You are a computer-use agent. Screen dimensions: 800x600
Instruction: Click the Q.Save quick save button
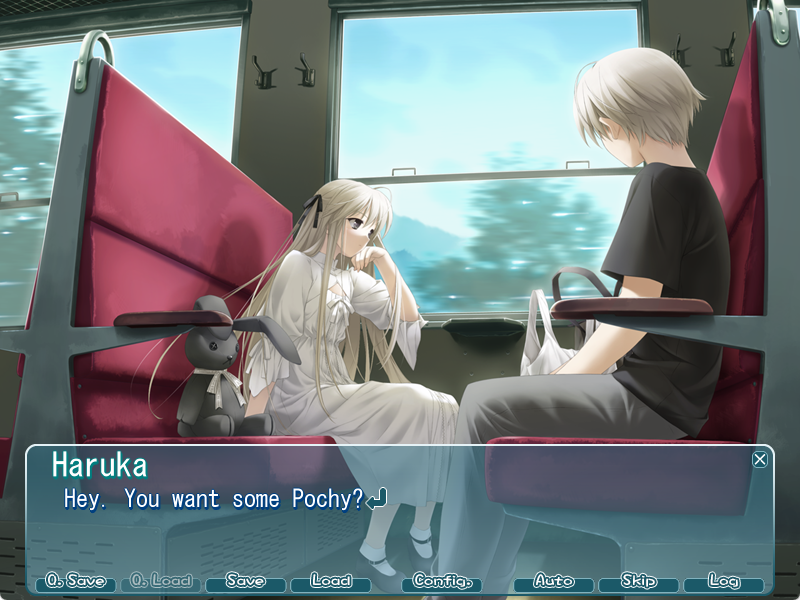point(76,581)
